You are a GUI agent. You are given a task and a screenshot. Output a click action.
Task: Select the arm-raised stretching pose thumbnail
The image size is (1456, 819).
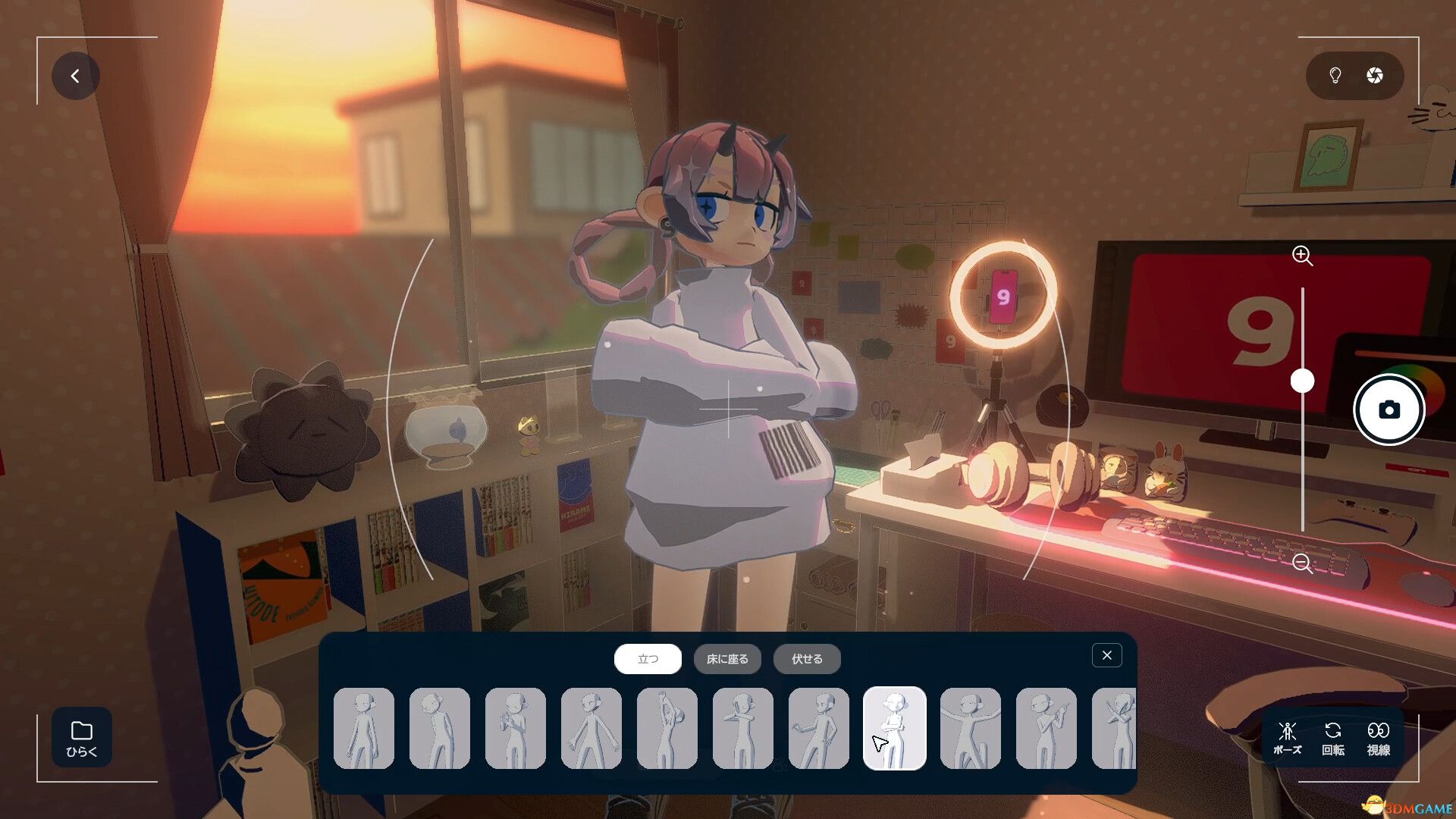pos(668,728)
